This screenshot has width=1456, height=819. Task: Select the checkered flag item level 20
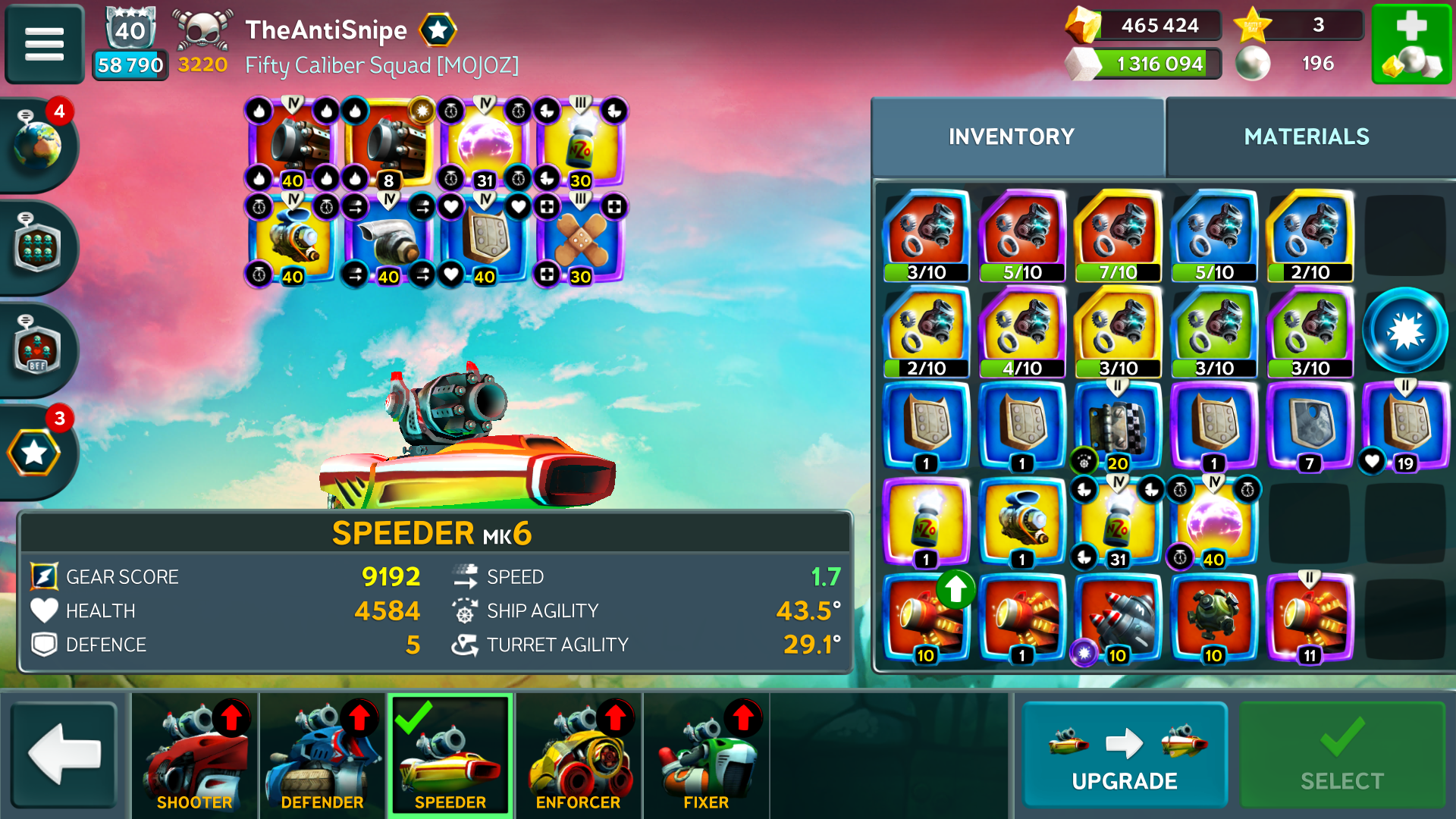point(1118,426)
